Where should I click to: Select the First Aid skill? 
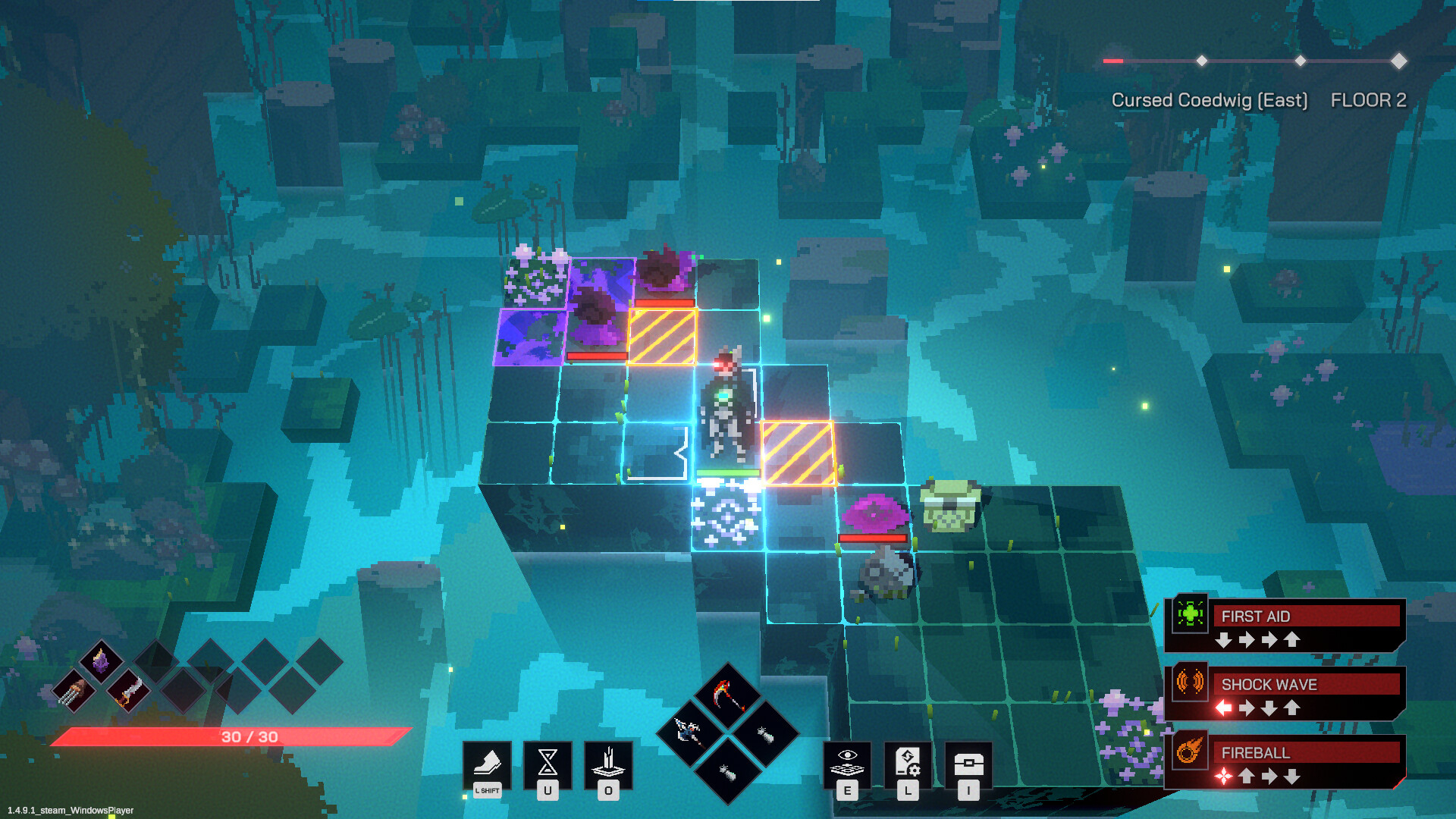tap(1285, 624)
